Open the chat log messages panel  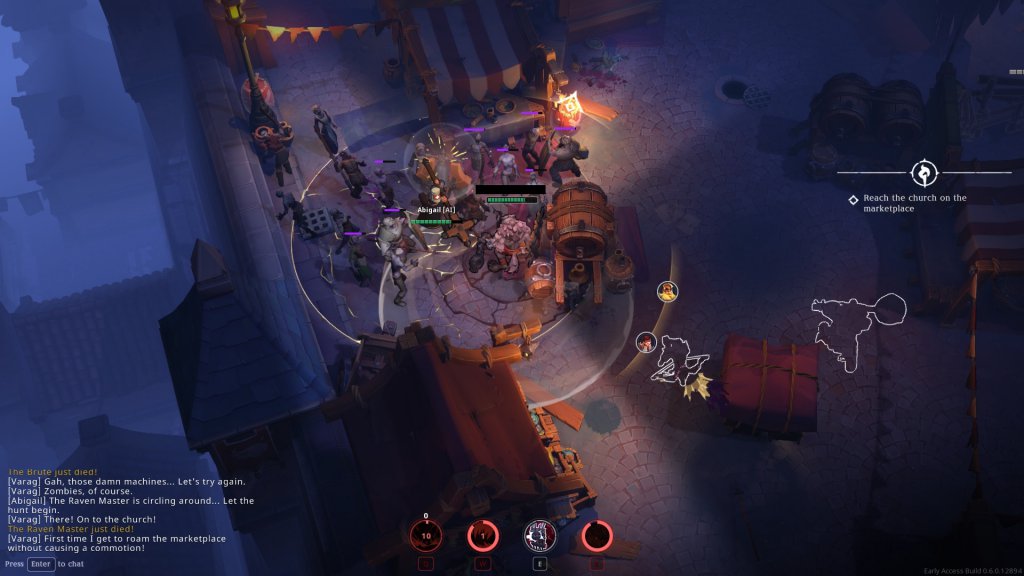tap(130, 510)
